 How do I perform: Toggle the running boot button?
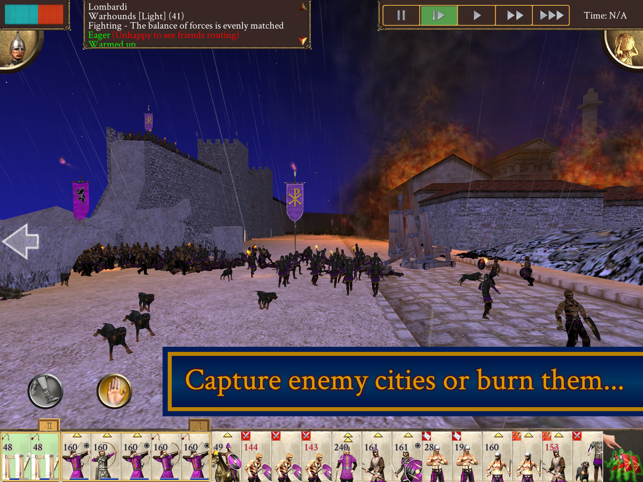click(45, 390)
